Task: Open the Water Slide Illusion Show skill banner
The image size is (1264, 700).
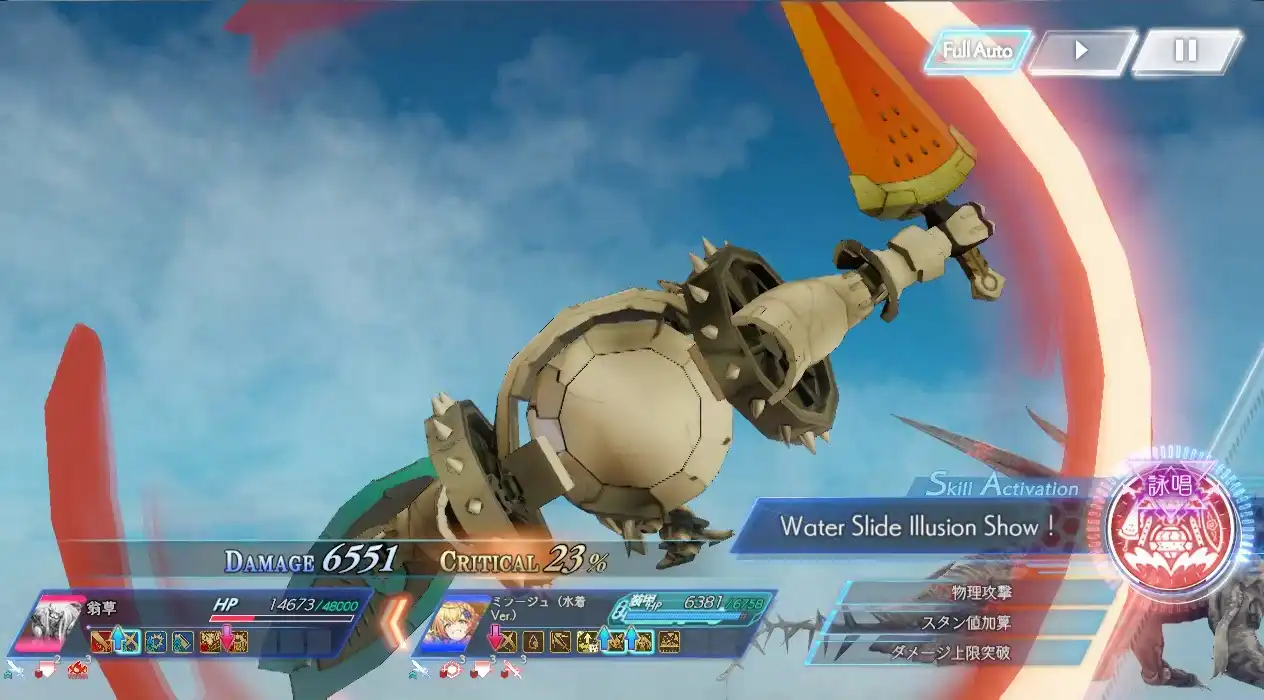Action: 918,526
